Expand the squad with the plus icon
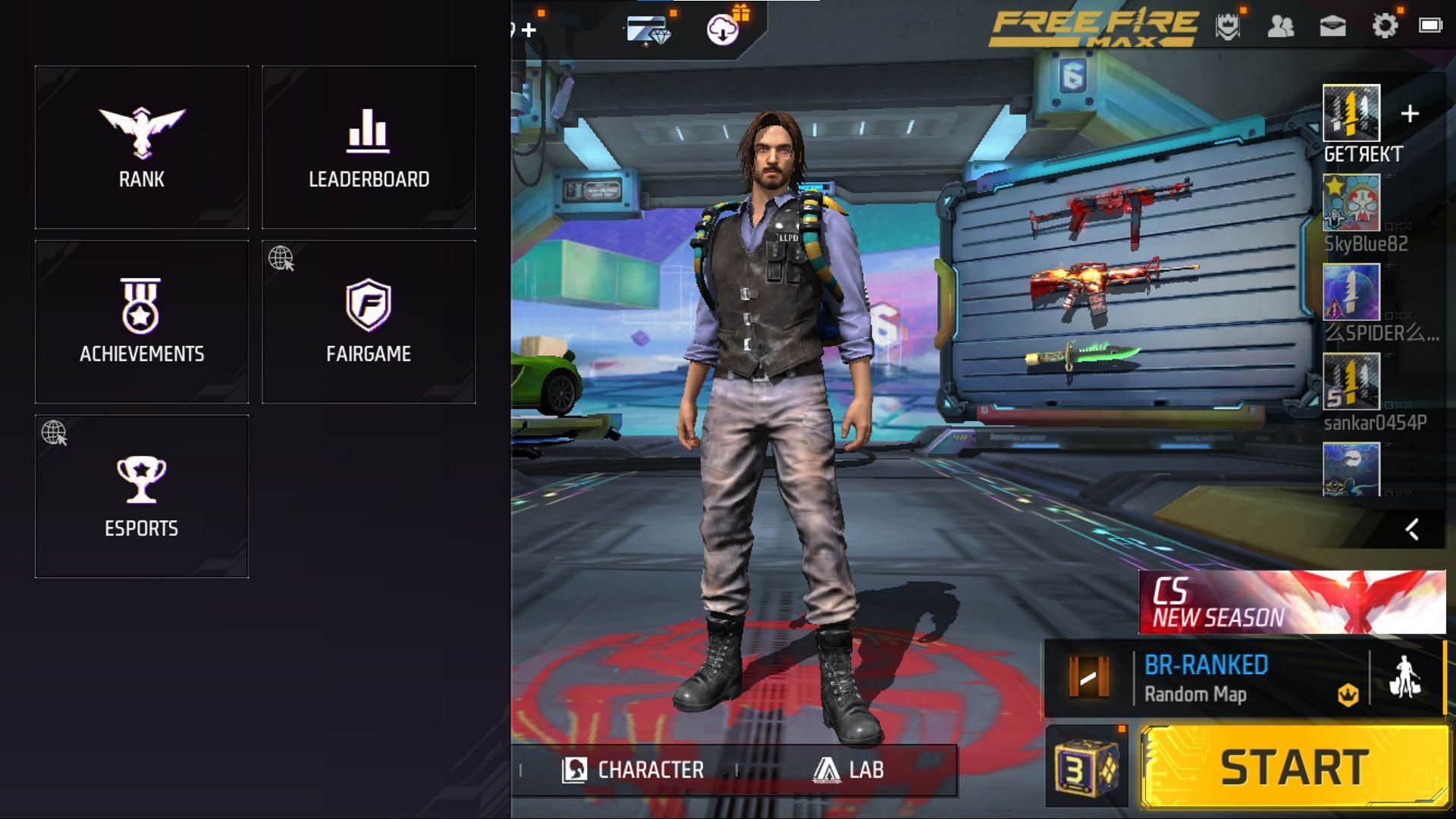The height and width of the screenshot is (819, 1456). coord(1410,112)
